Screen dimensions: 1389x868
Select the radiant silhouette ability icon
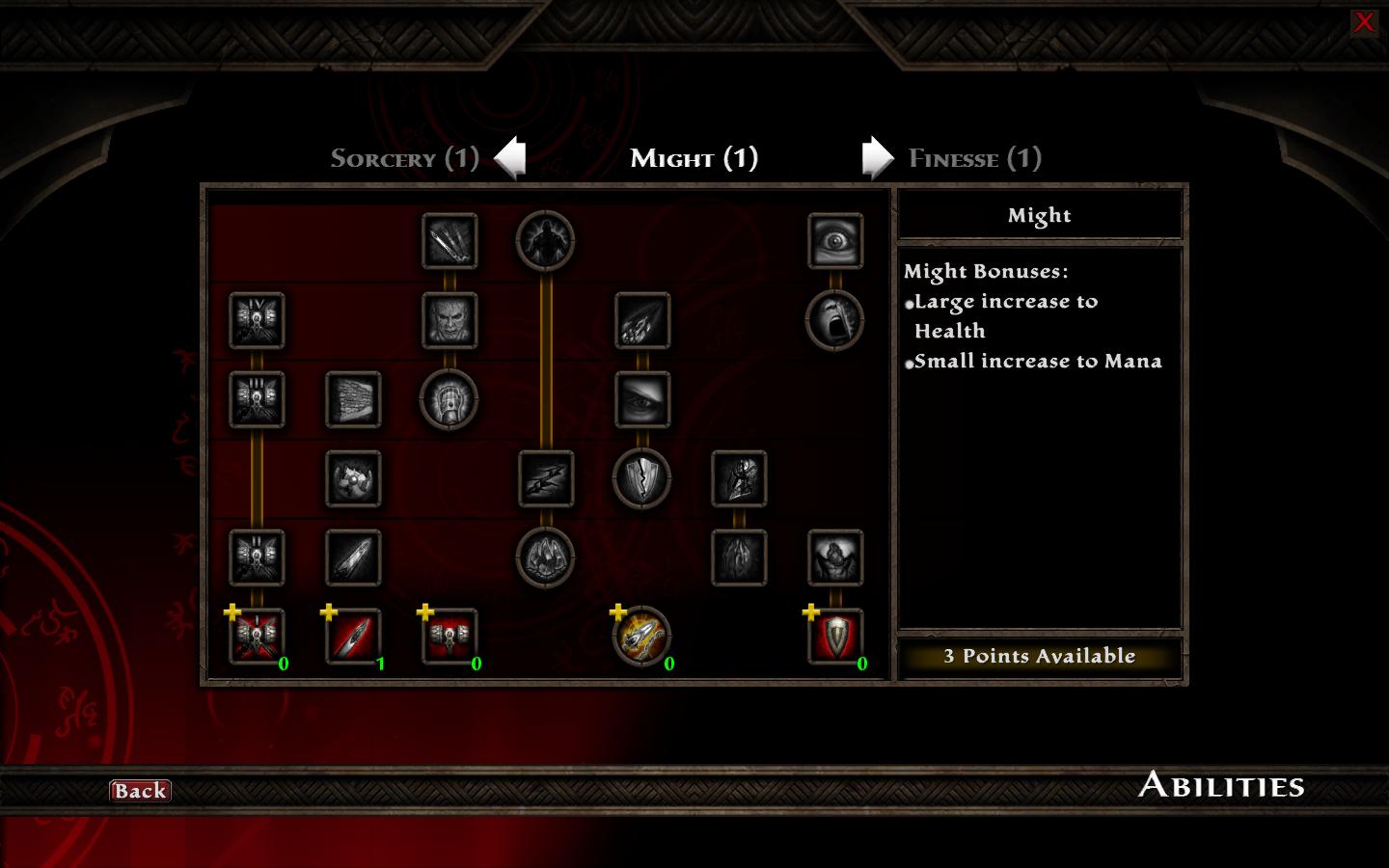tap(546, 241)
